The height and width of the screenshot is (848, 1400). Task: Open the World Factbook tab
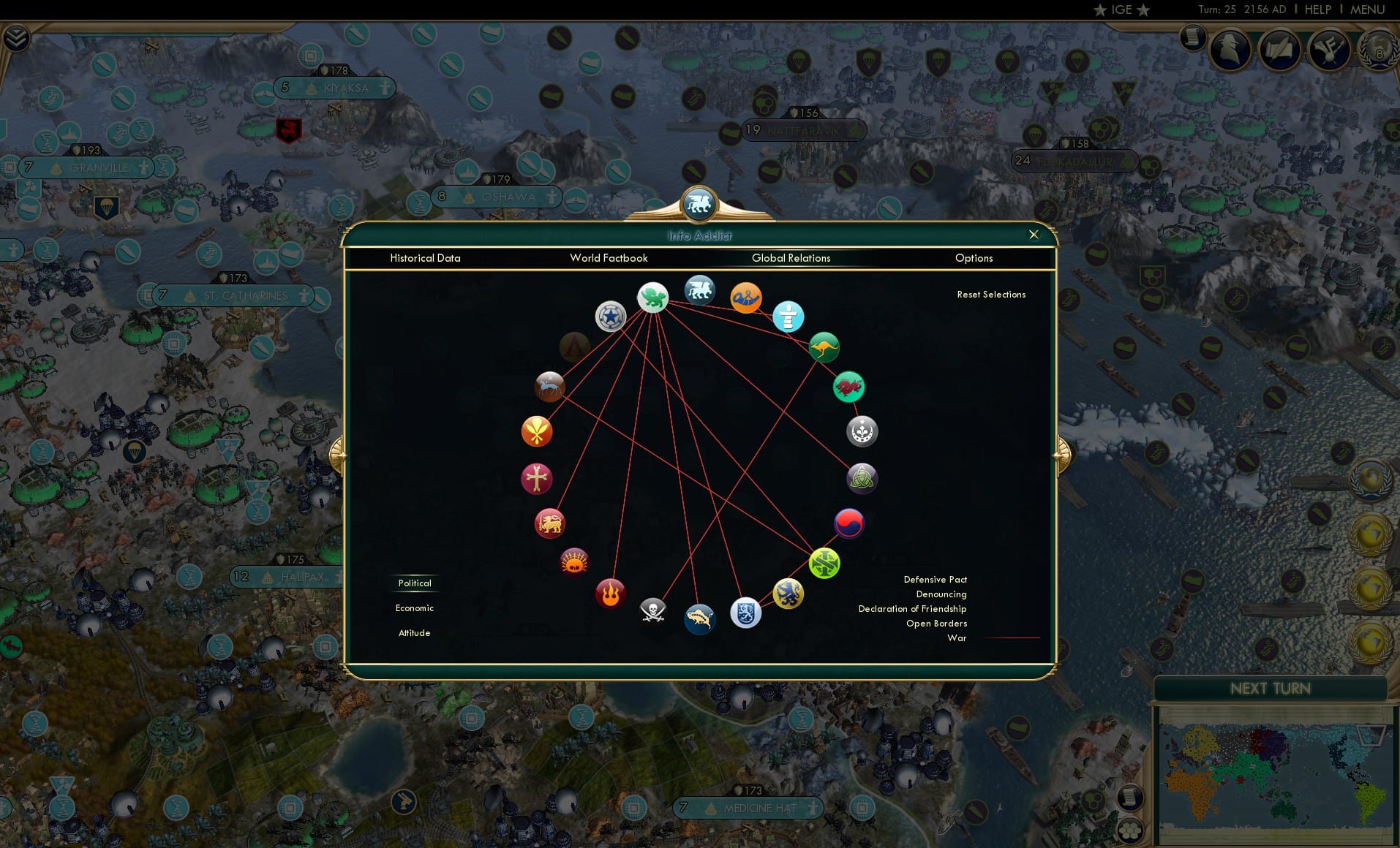[x=609, y=258]
